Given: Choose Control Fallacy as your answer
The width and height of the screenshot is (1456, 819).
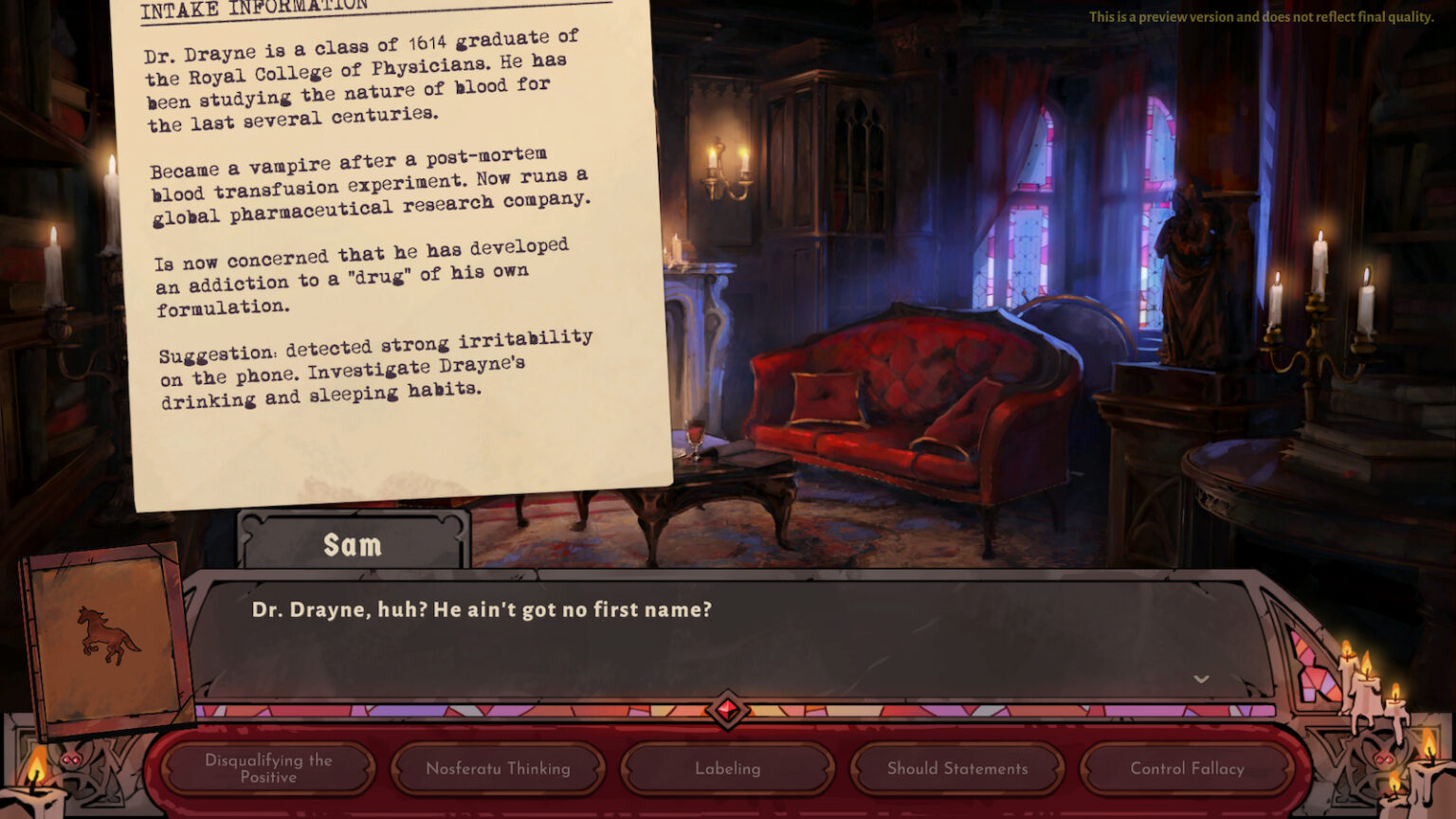Looking at the screenshot, I should click(x=1188, y=769).
